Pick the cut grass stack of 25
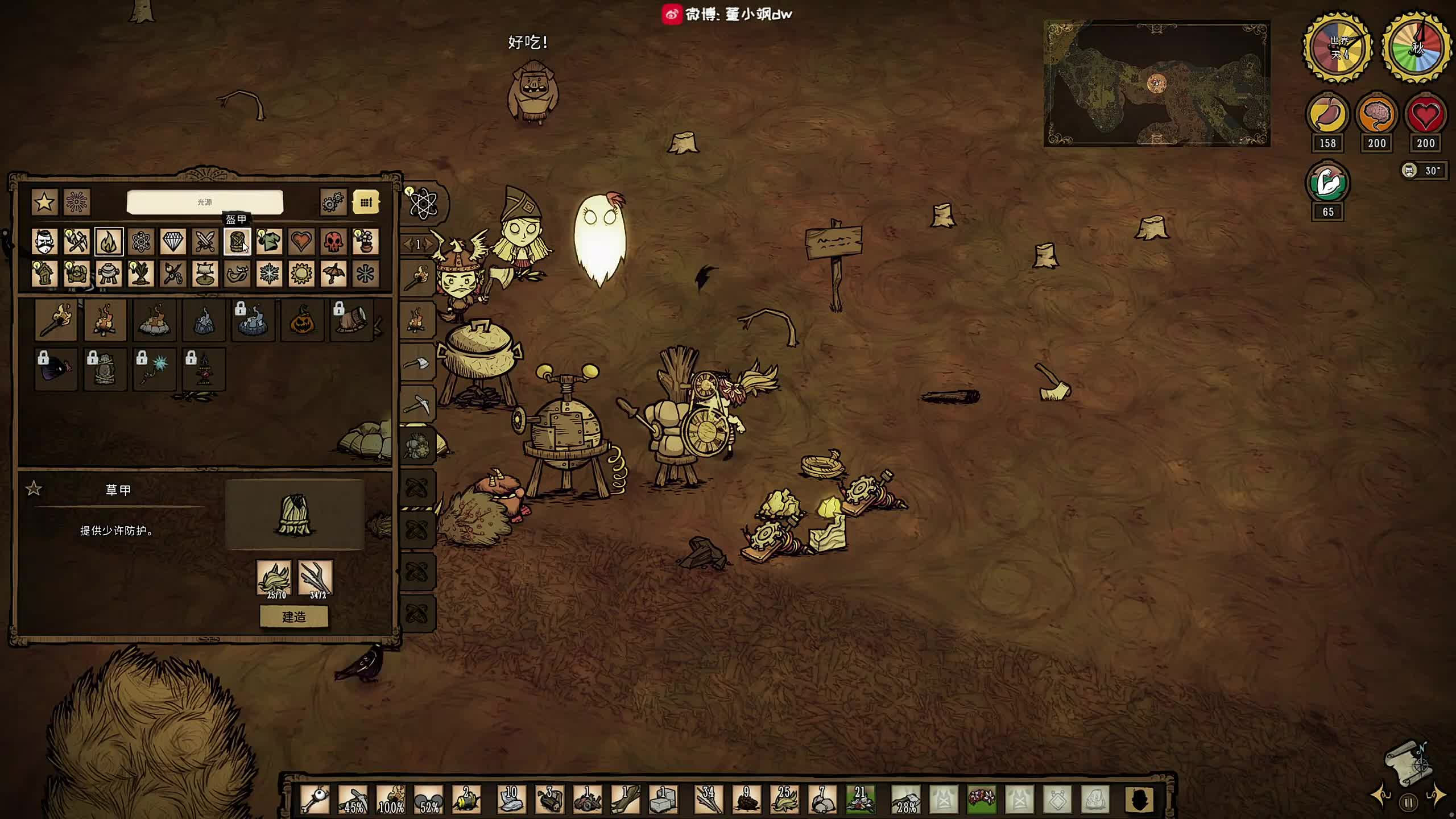Screen dimensions: 1456x819 pos(784,799)
